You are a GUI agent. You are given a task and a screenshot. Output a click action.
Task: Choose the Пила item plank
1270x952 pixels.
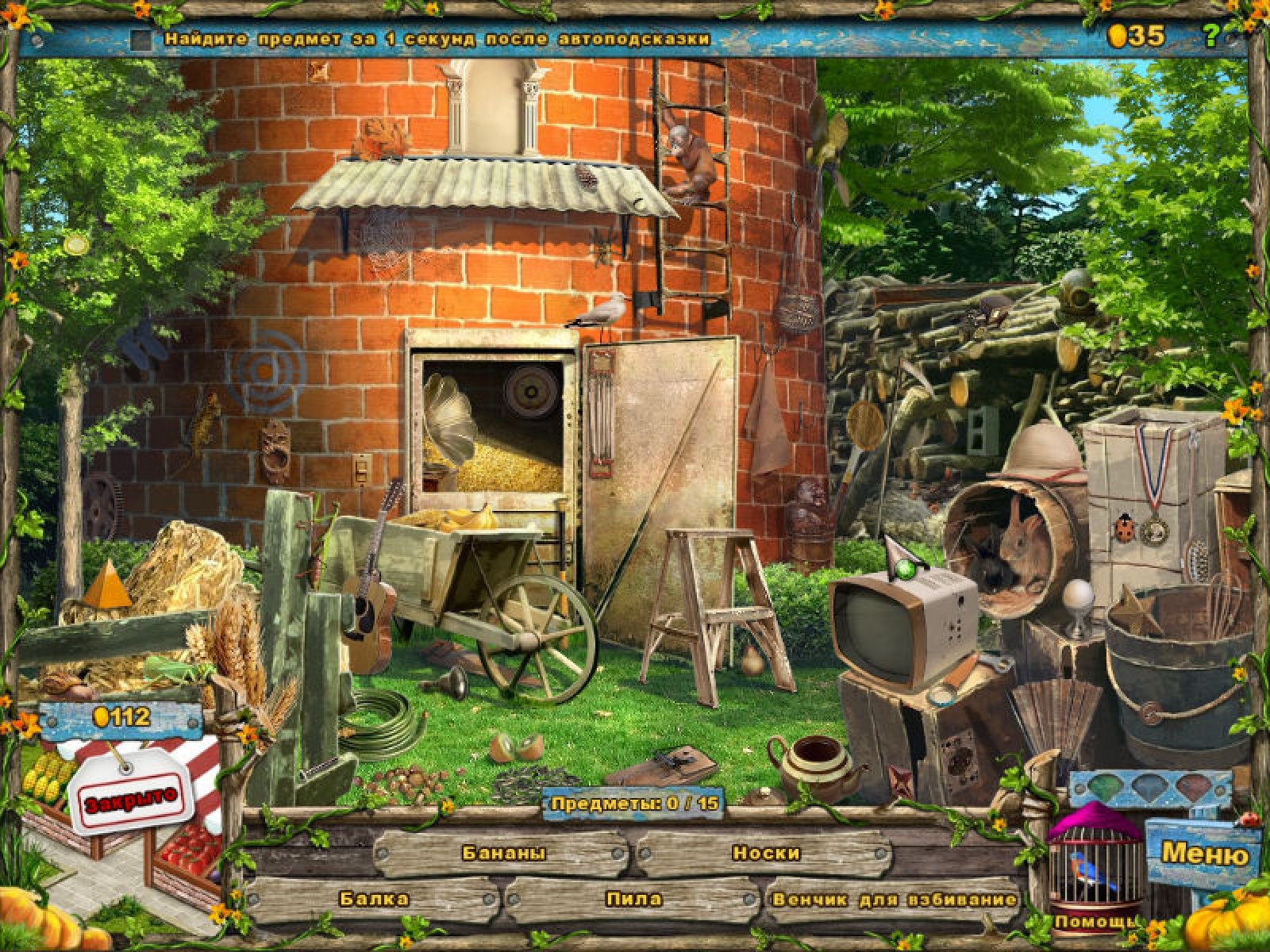coord(633,899)
